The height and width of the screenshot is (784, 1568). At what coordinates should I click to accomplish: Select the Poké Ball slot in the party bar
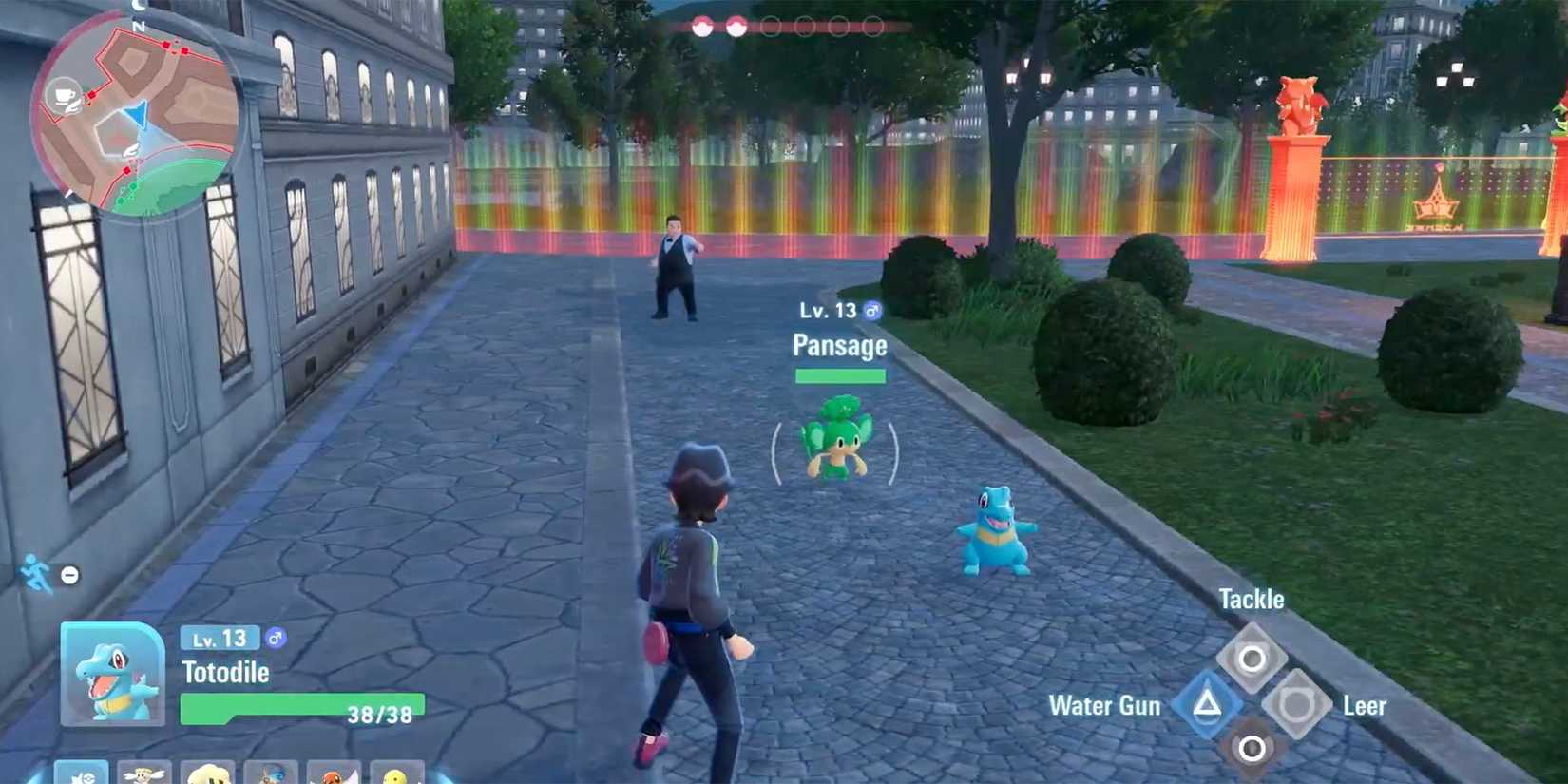pyautogui.click(x=84, y=772)
